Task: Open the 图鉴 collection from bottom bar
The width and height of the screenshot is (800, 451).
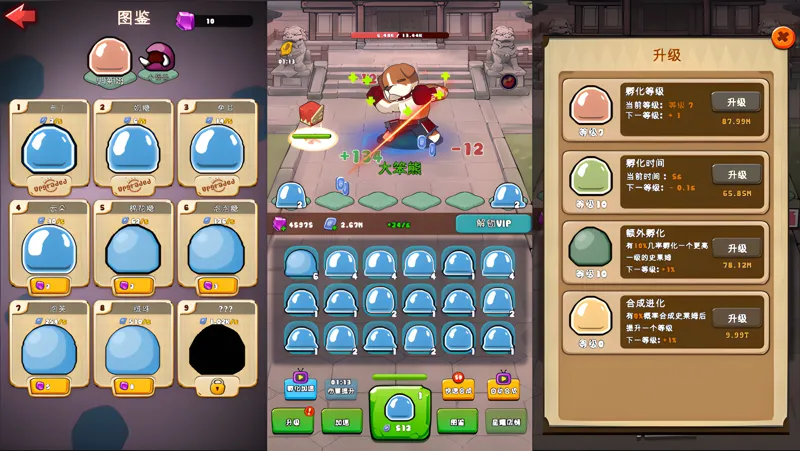Action: point(457,422)
